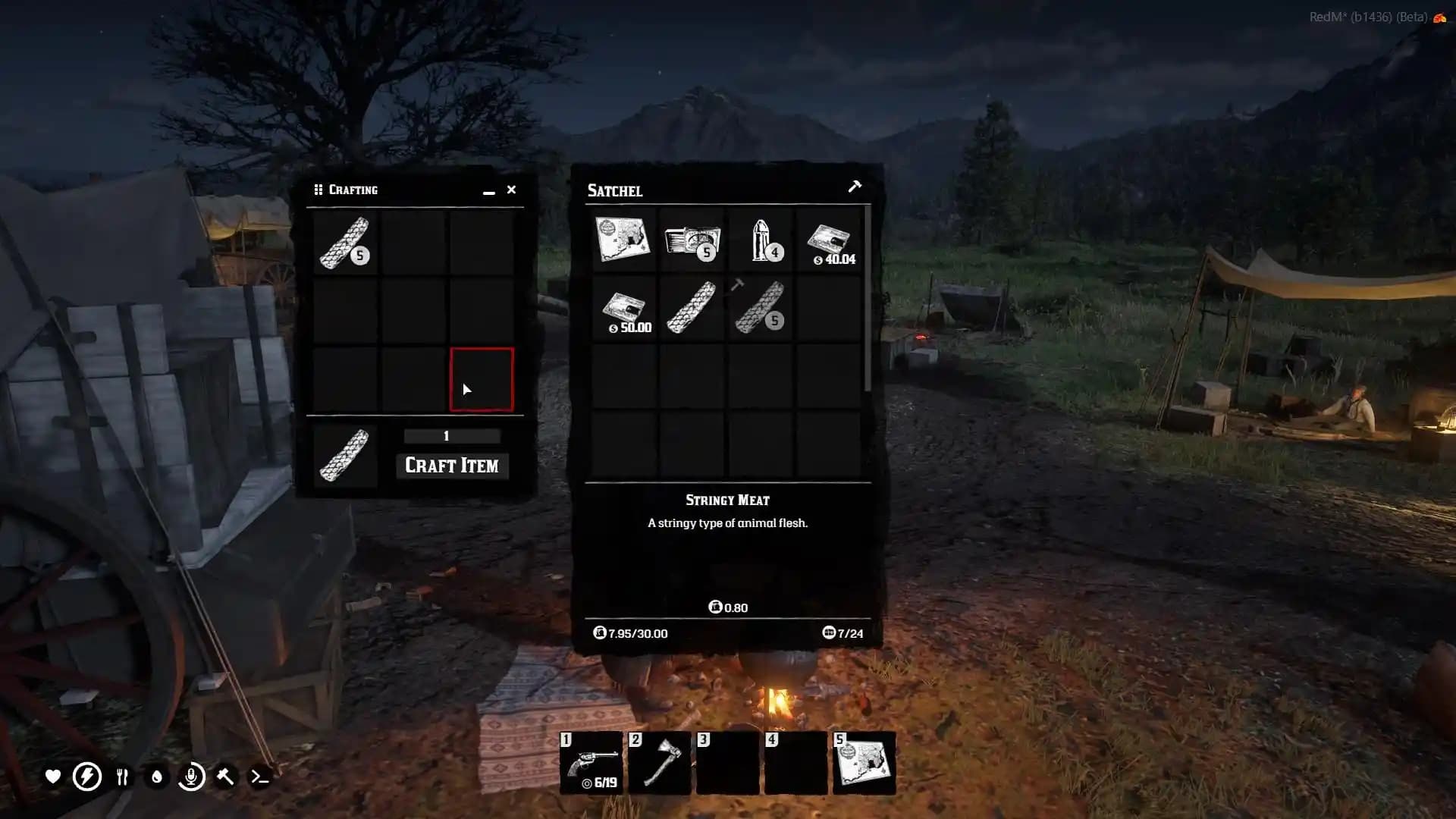1456x819 pixels.
Task: Open the command console prompt icon
Action: click(x=259, y=777)
